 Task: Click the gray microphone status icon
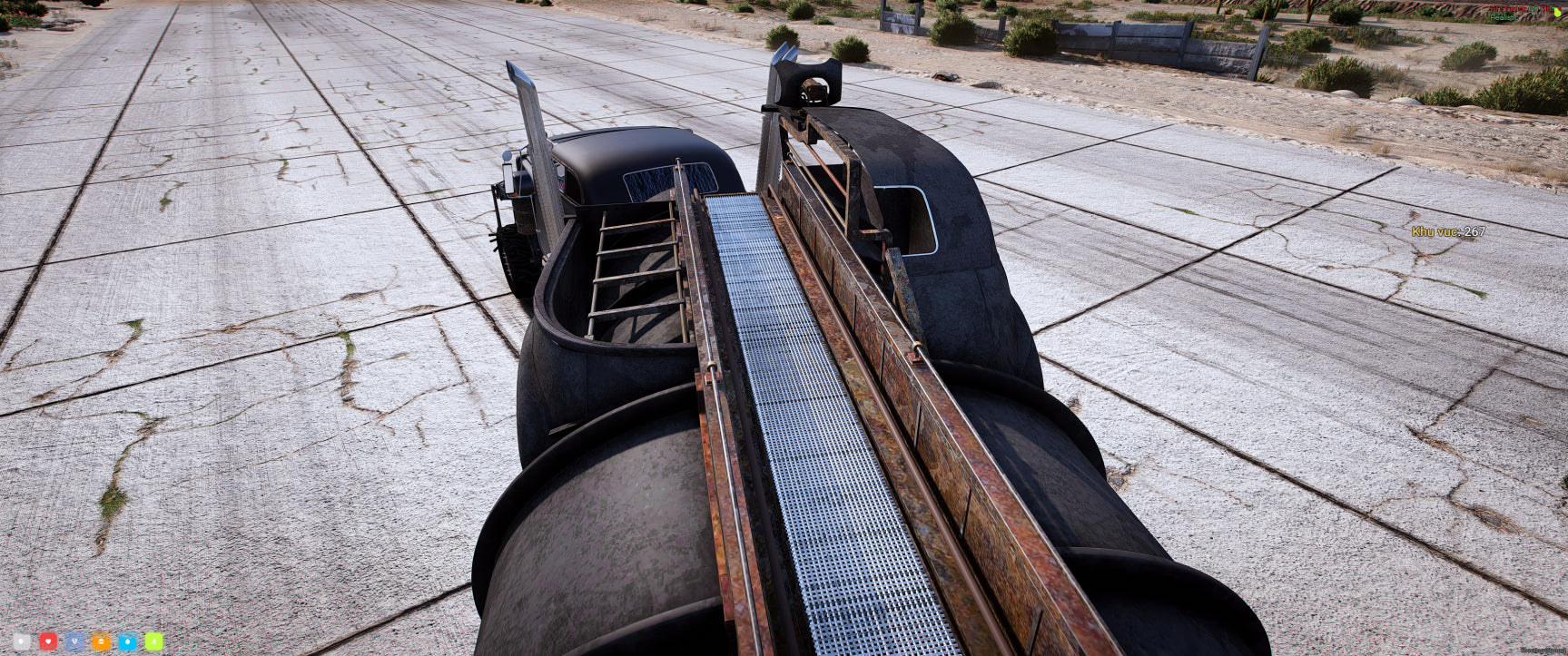coord(22,641)
